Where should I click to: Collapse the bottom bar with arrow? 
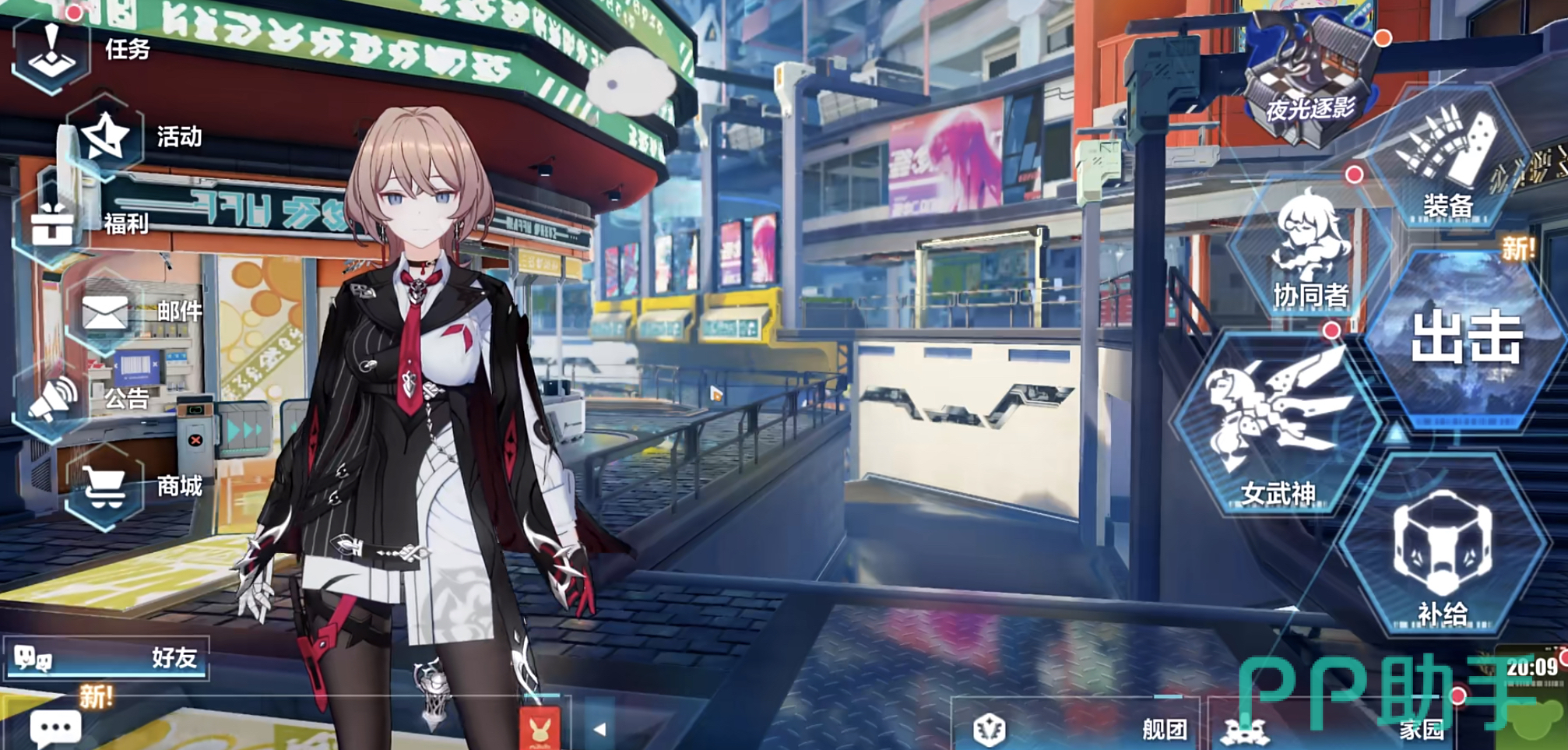pos(599,730)
